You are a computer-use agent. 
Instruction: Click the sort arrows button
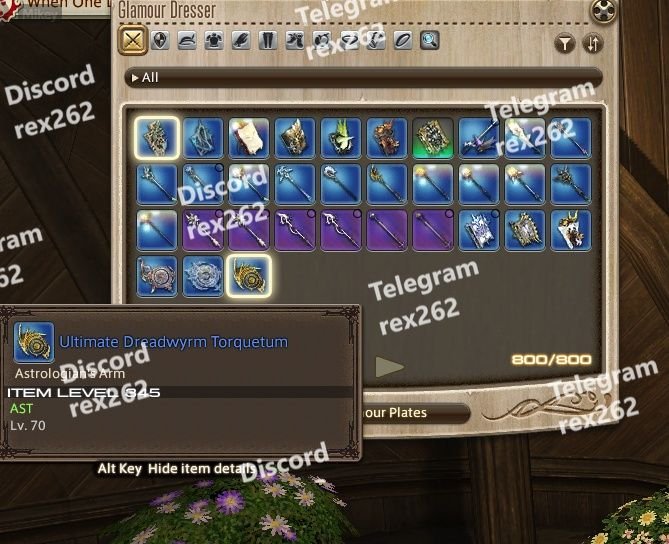pos(593,44)
